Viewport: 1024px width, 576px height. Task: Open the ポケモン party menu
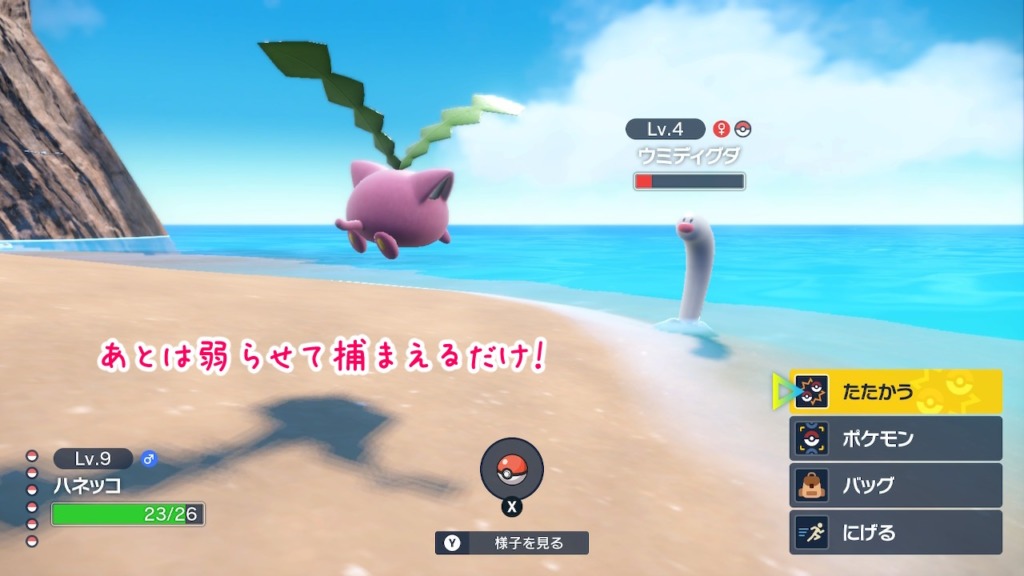click(896, 438)
